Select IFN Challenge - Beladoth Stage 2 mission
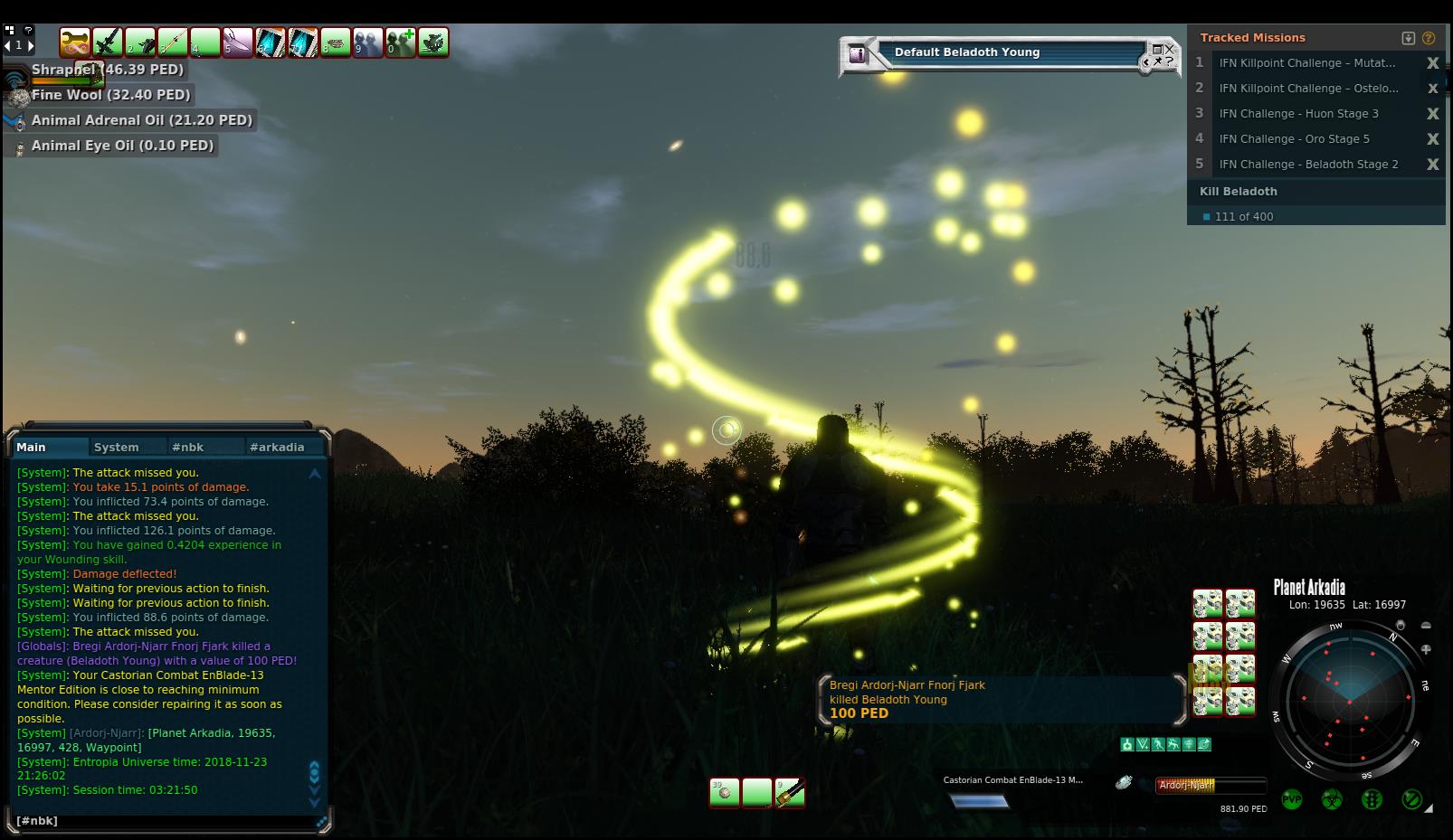This screenshot has width=1453, height=840. [x=1308, y=165]
